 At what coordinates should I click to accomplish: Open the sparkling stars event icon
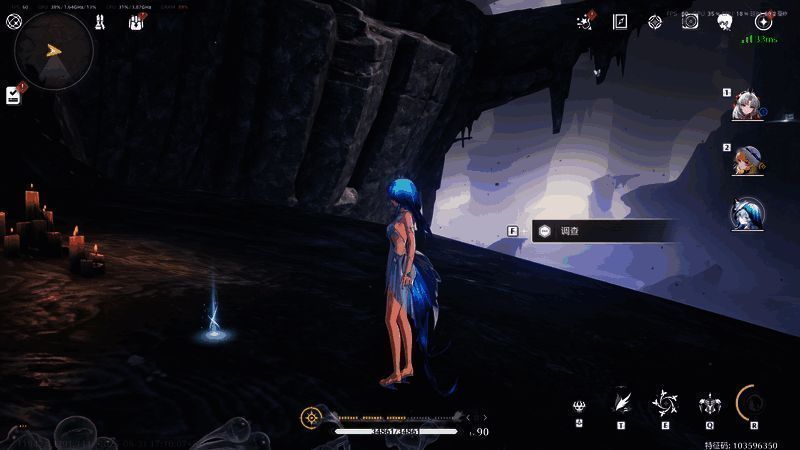(x=585, y=21)
